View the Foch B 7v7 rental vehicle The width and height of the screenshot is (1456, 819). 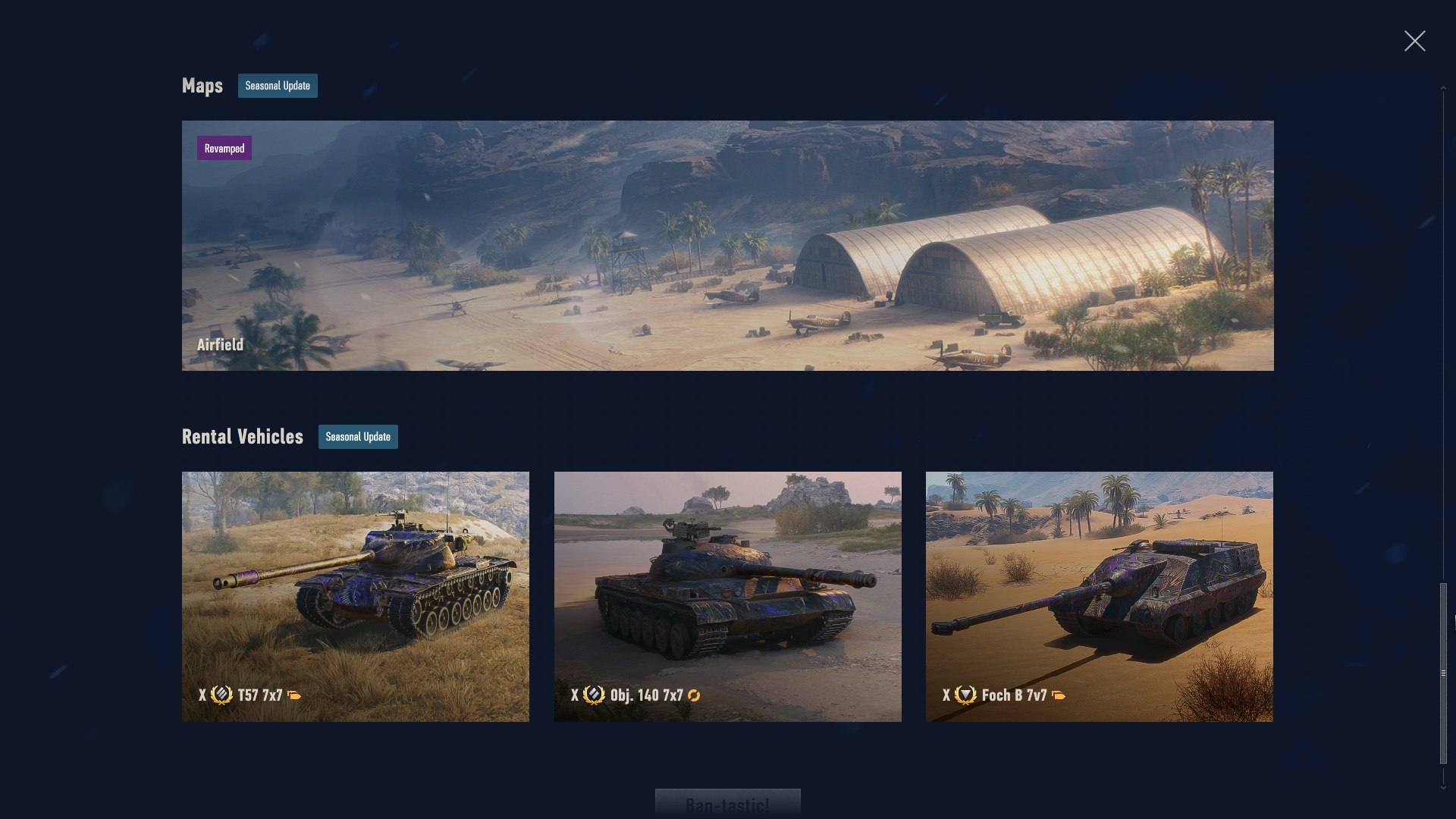[x=1099, y=596]
